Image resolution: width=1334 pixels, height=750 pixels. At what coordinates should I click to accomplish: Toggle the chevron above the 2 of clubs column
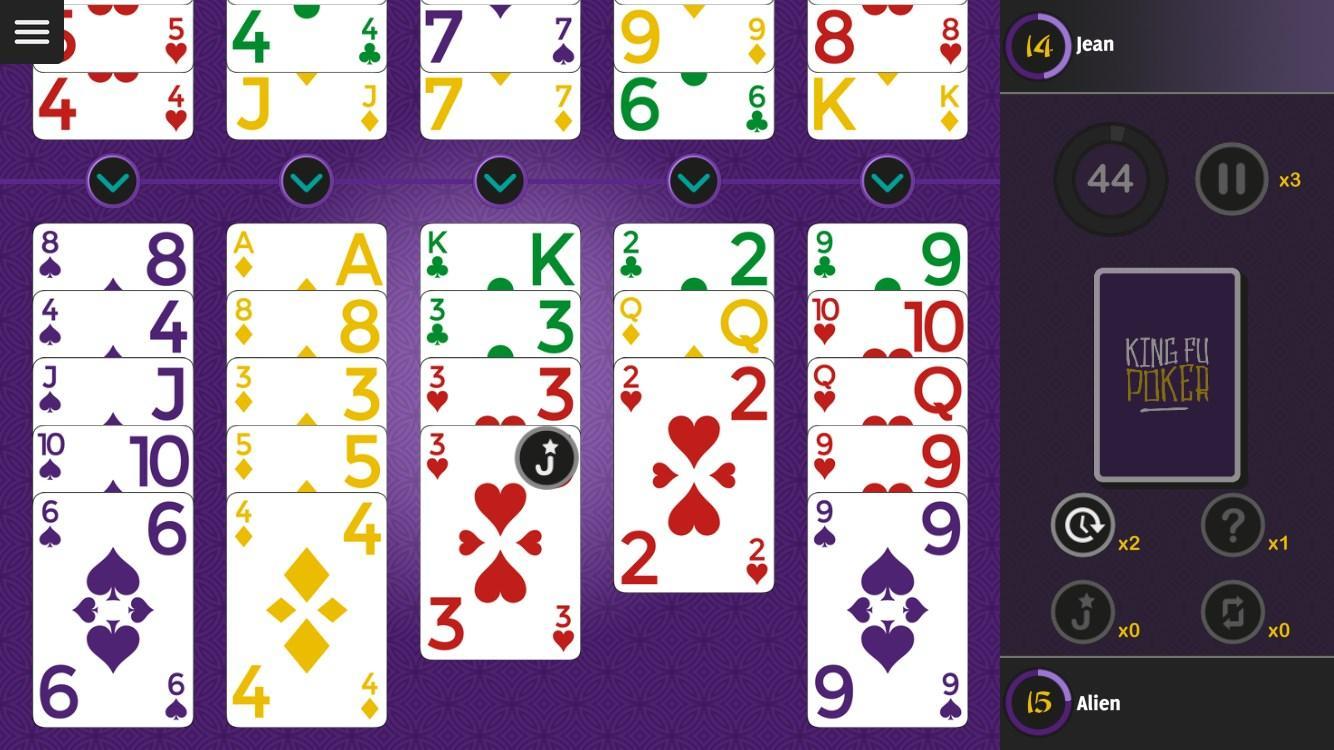[693, 181]
